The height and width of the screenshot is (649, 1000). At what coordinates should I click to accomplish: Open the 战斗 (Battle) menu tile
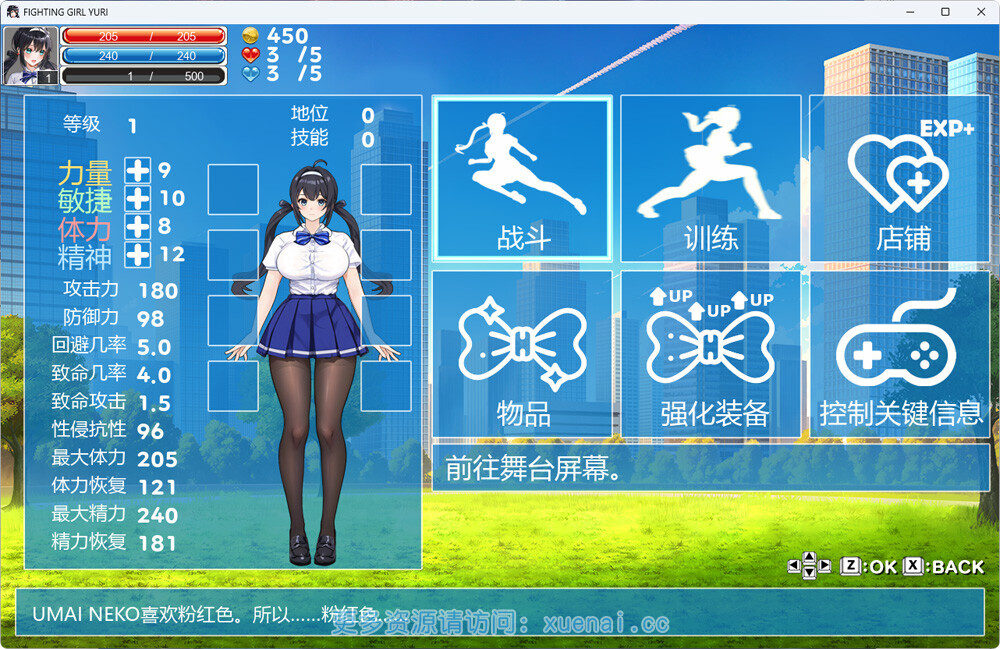(x=521, y=180)
